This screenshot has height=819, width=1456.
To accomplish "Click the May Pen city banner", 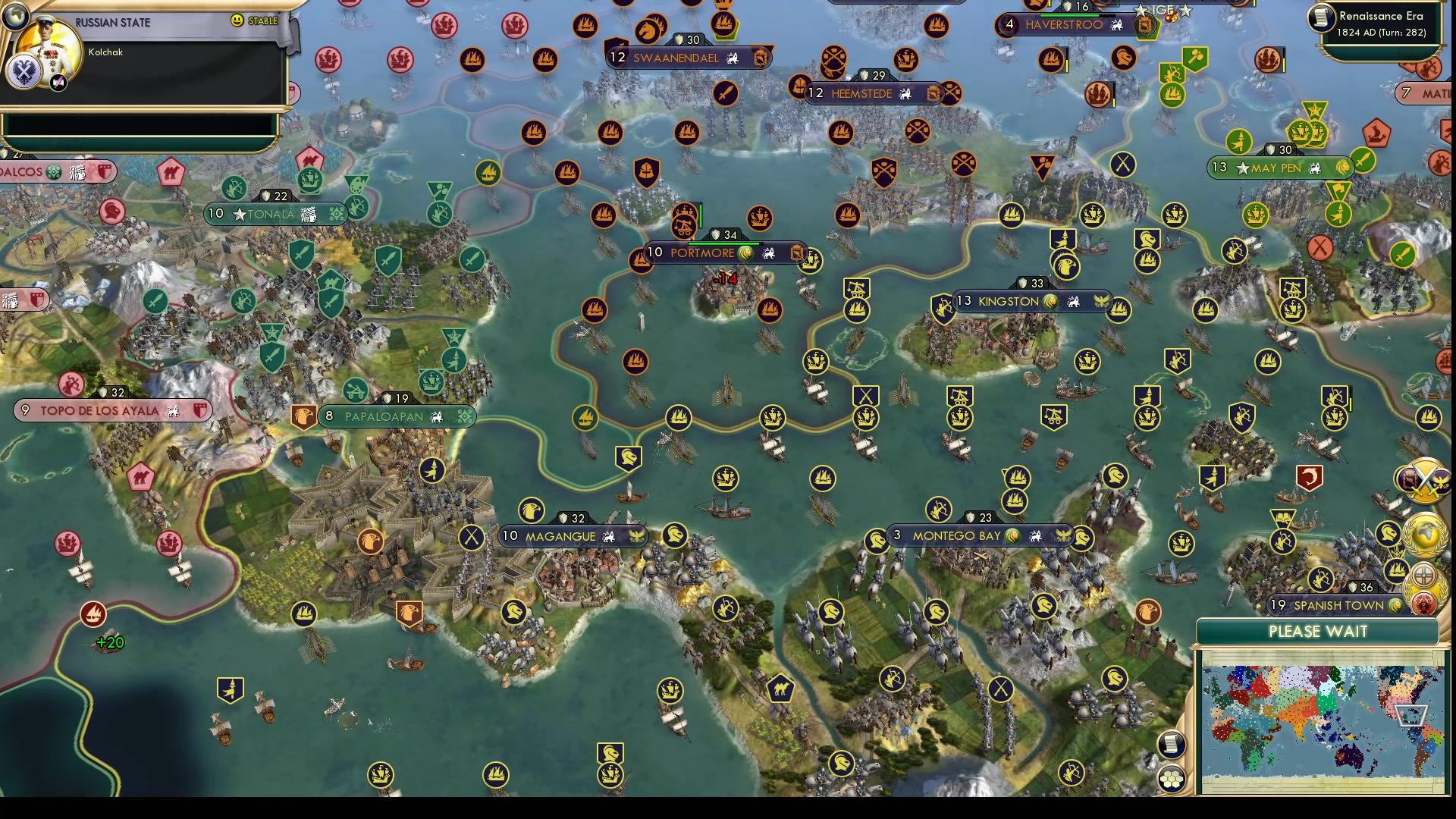I will (1282, 168).
